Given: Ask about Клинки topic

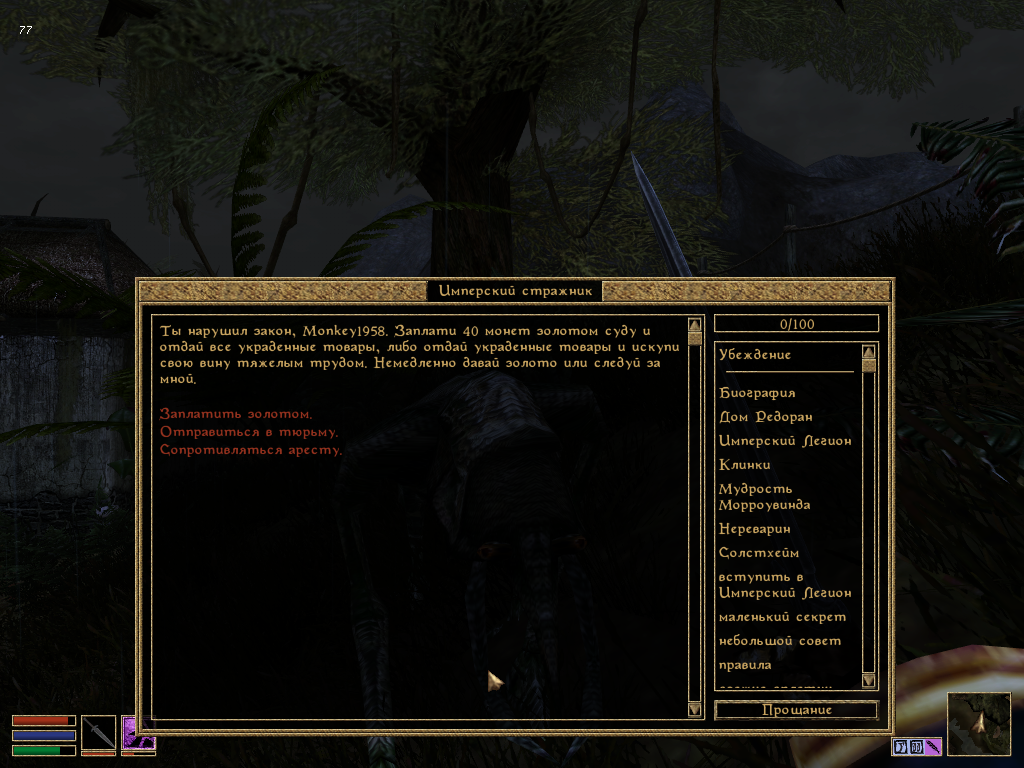Looking at the screenshot, I should click(x=745, y=465).
